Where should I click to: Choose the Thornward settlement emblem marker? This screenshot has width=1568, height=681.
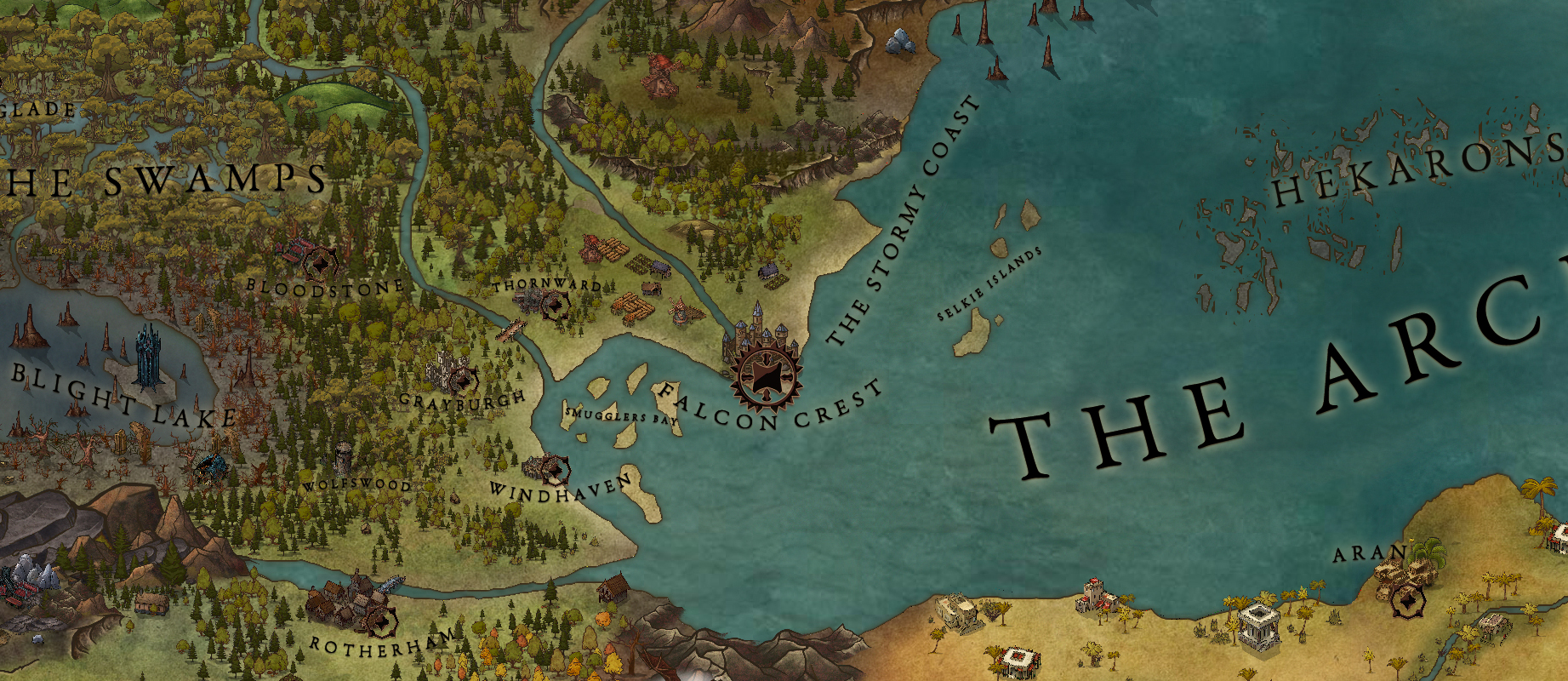pyautogui.click(x=554, y=305)
